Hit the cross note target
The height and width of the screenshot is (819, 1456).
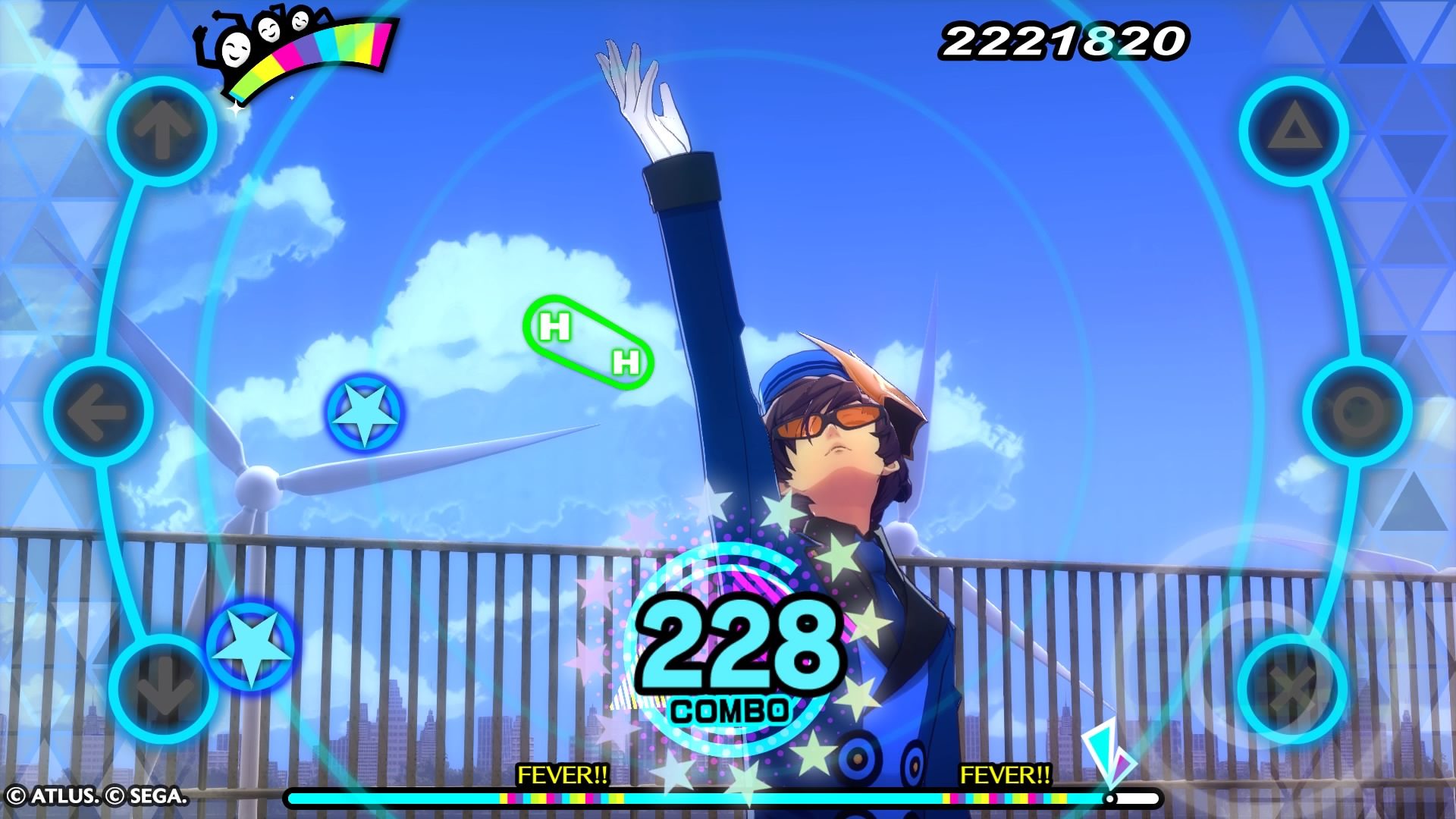coord(1294,688)
